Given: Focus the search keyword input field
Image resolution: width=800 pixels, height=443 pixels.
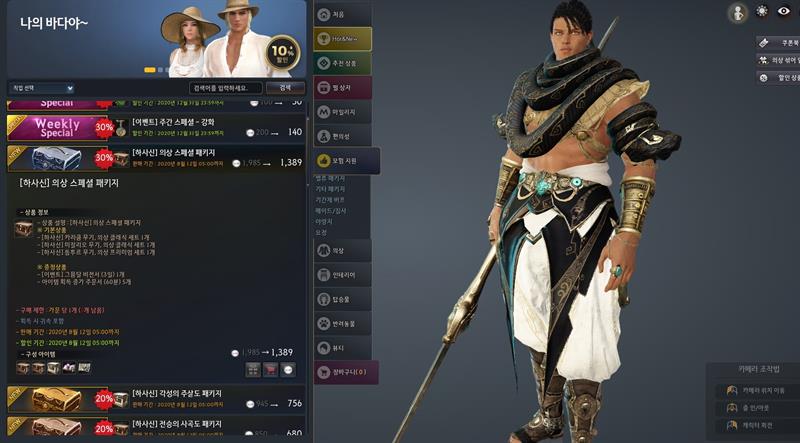Looking at the screenshot, I should click(x=225, y=88).
